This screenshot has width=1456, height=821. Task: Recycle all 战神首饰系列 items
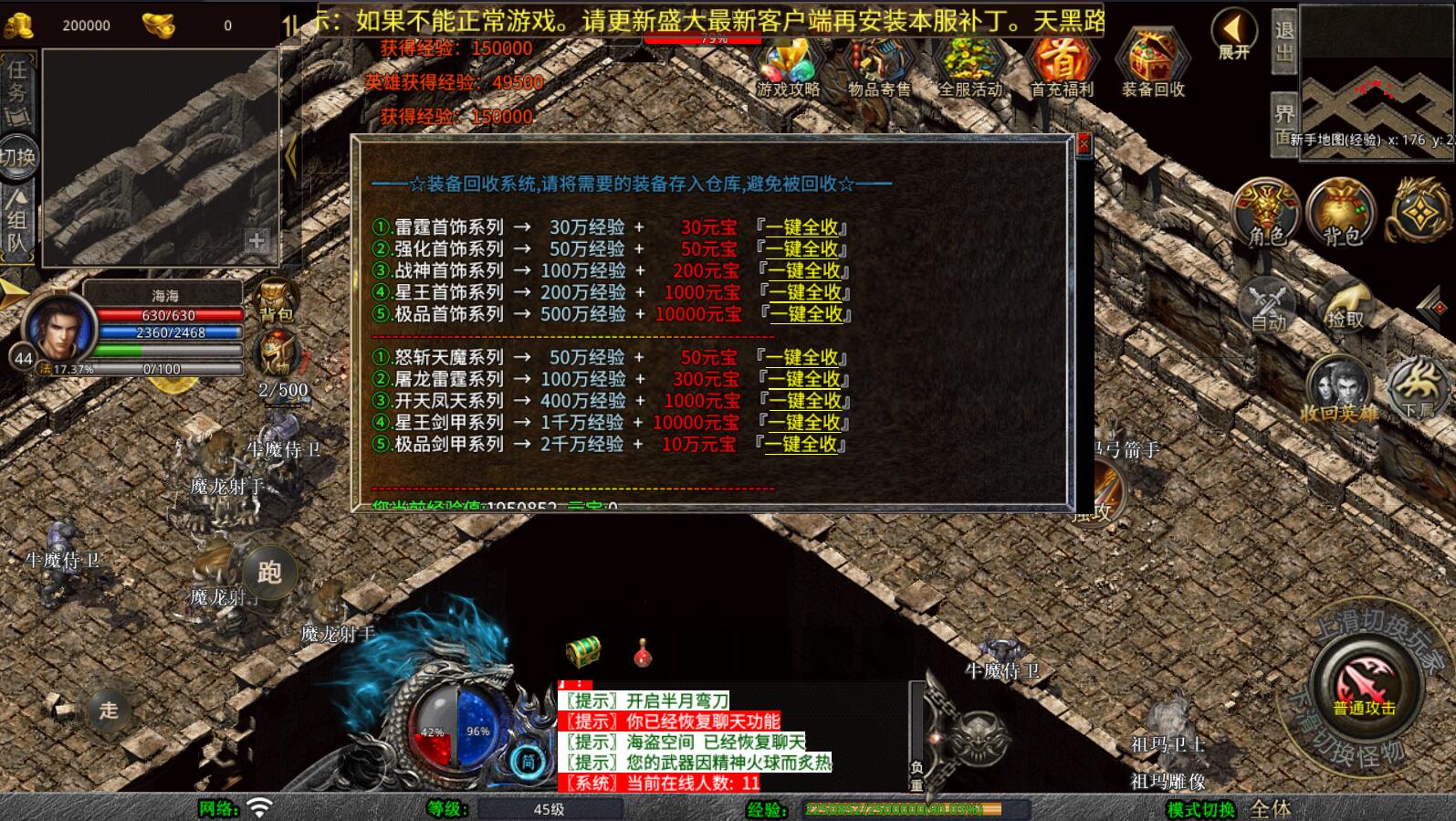point(804,271)
